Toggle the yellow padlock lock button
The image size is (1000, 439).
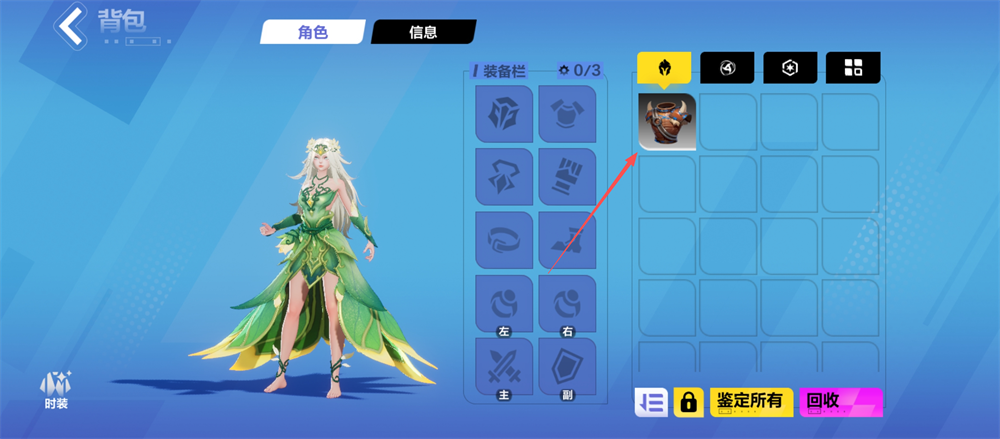(688, 402)
